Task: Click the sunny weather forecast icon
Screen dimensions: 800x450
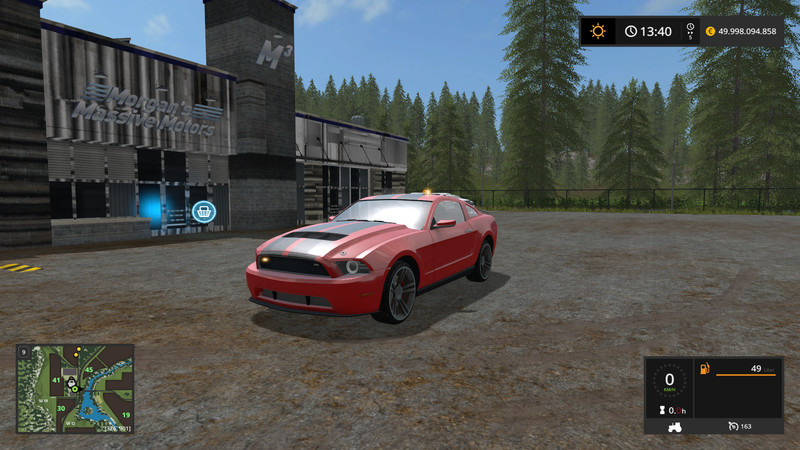Action: (x=598, y=31)
